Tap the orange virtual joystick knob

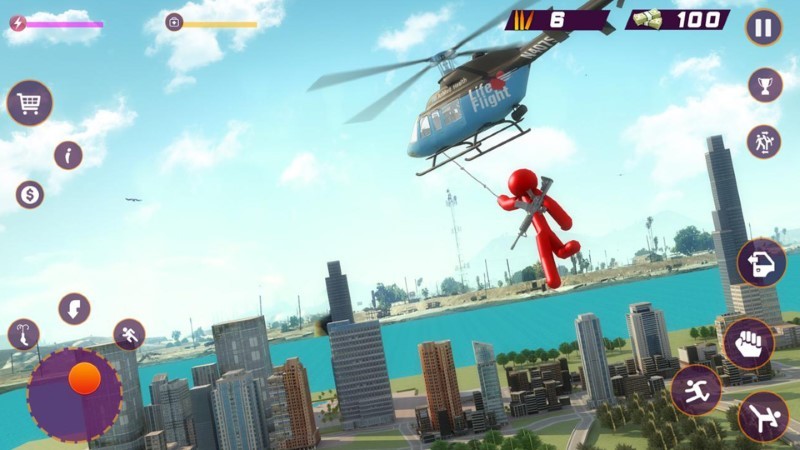tap(85, 378)
